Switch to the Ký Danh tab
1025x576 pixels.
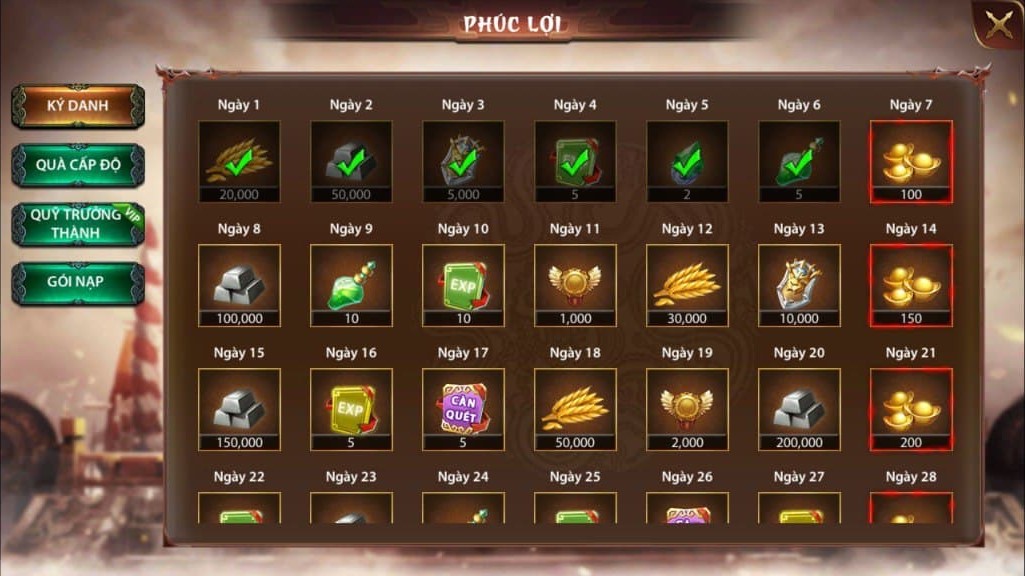pos(78,106)
